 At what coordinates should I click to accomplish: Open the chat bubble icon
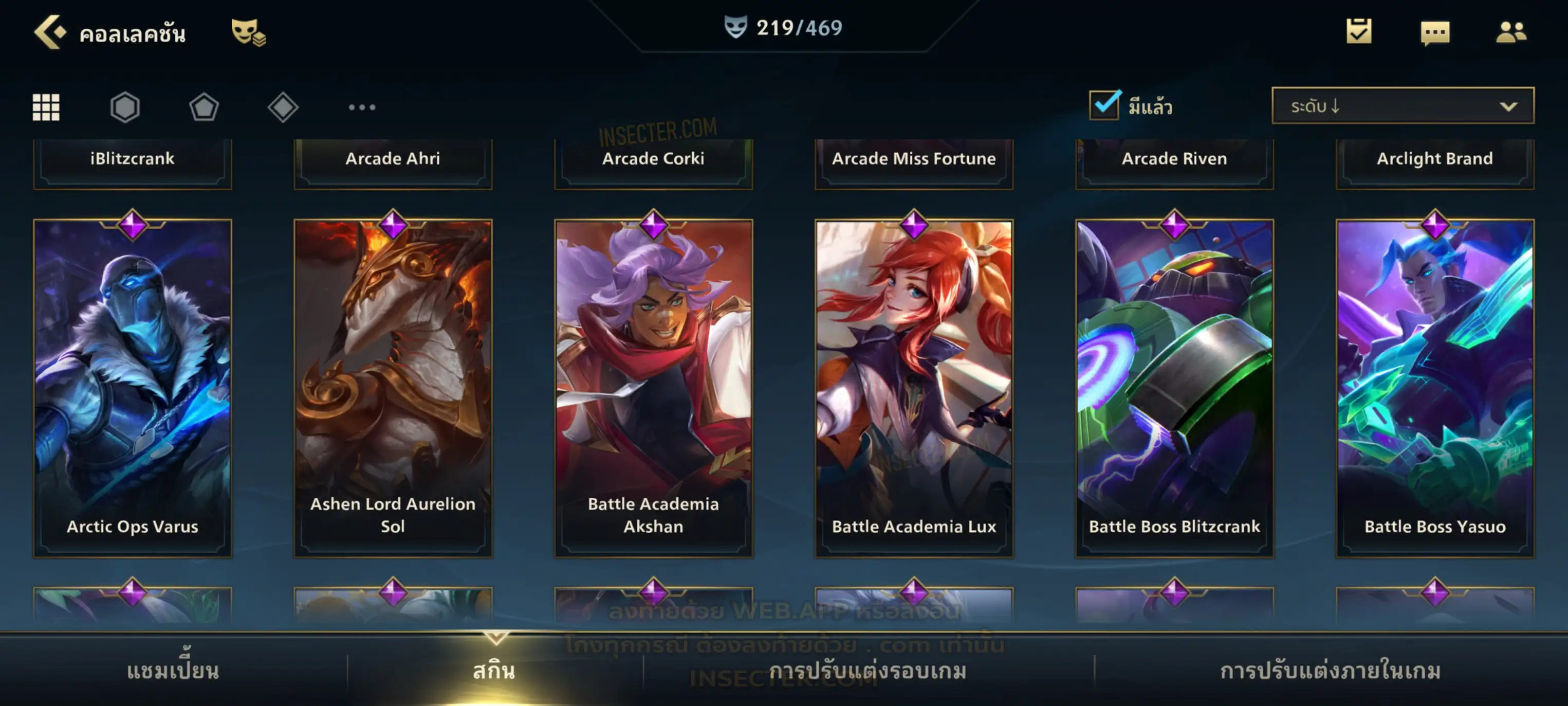tap(1435, 32)
